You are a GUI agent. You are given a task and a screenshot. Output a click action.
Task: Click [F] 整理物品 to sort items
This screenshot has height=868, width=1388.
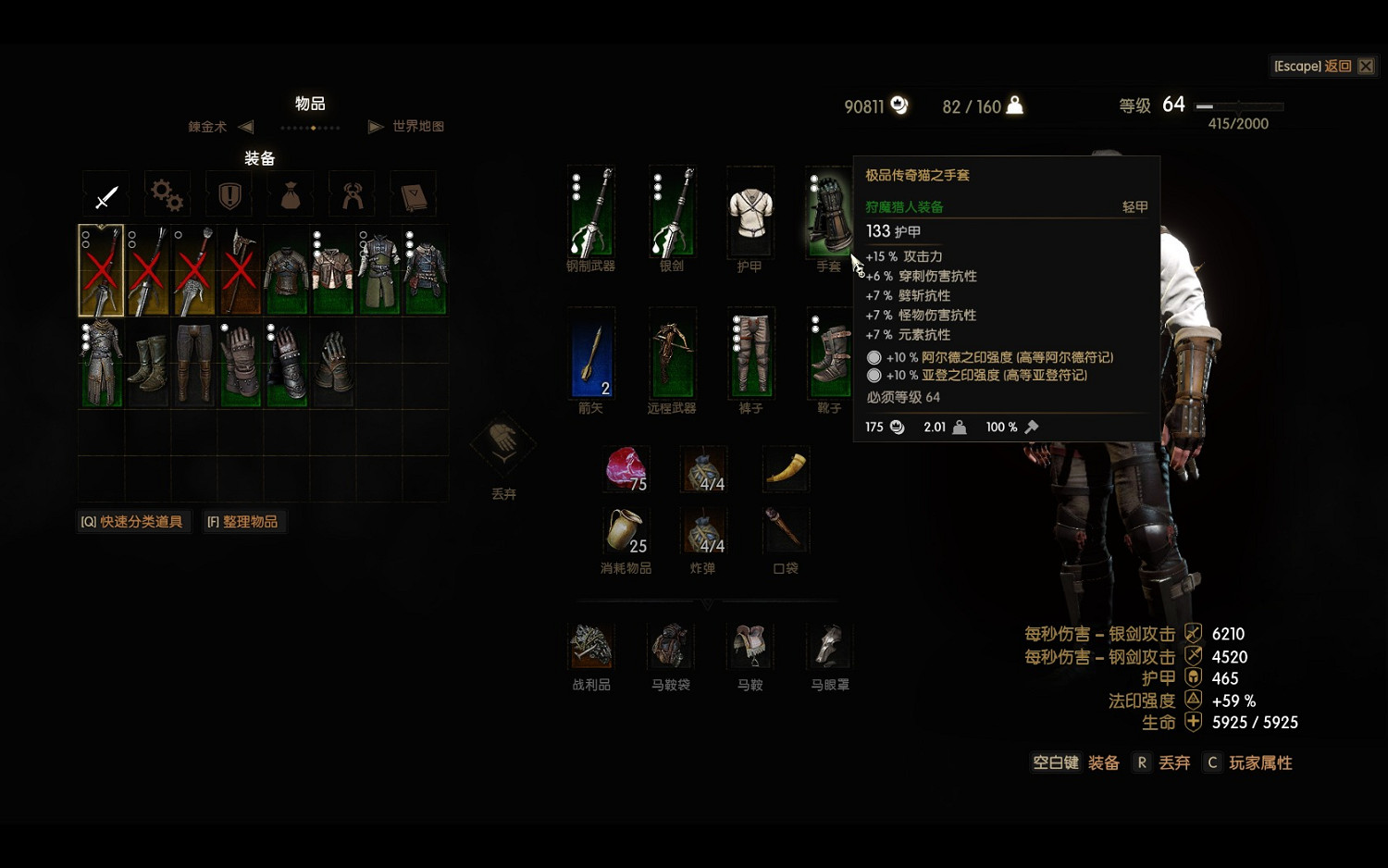[x=244, y=521]
